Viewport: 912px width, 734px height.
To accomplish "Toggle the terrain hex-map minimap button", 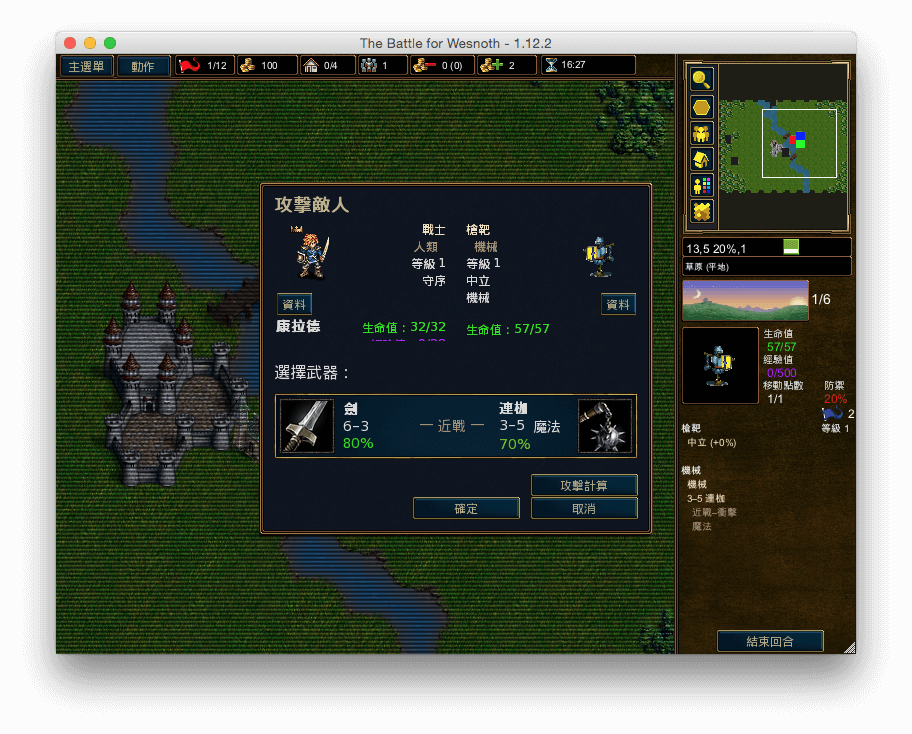I will 702,211.
